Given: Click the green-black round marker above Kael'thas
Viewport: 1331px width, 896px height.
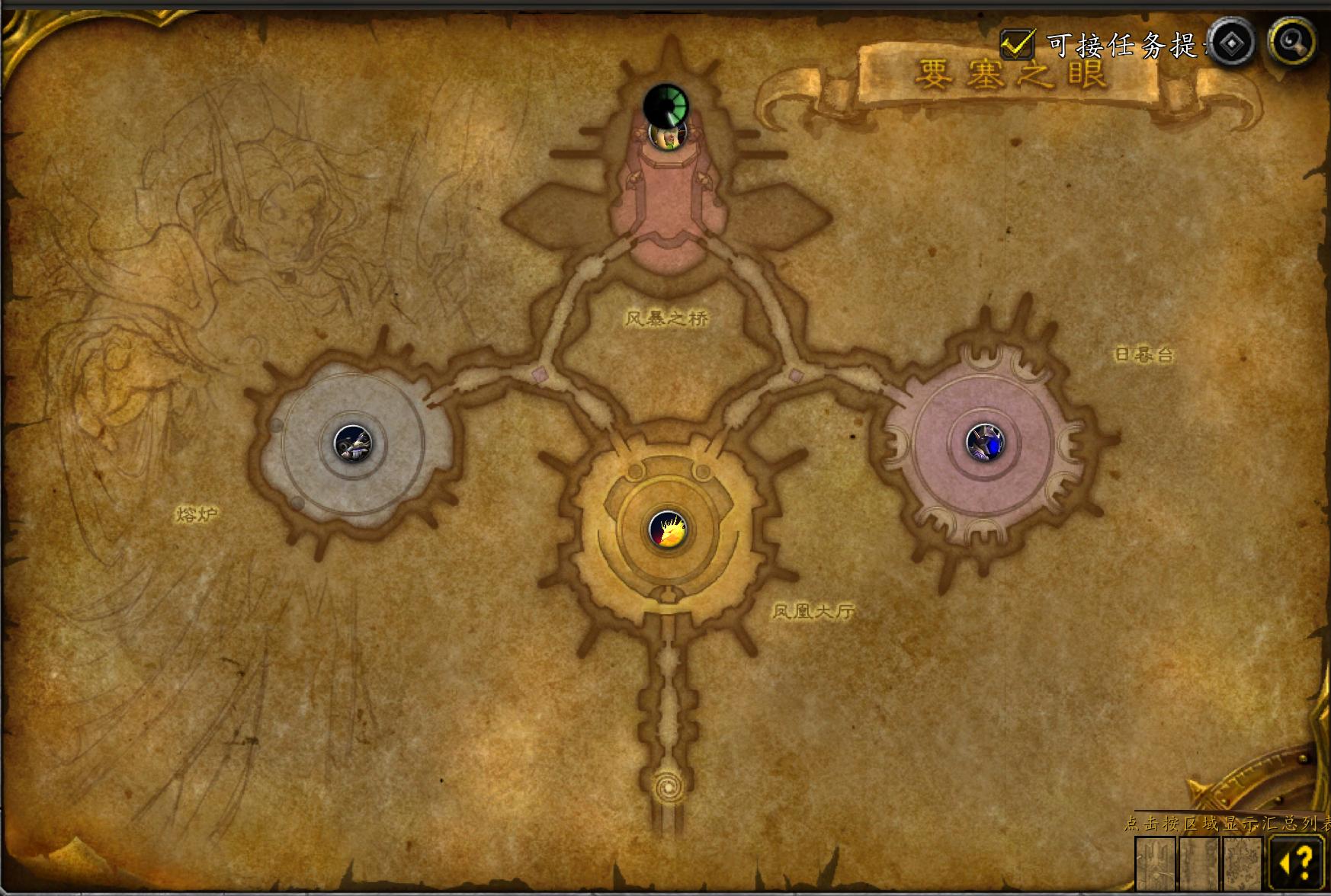Looking at the screenshot, I should point(665,105).
